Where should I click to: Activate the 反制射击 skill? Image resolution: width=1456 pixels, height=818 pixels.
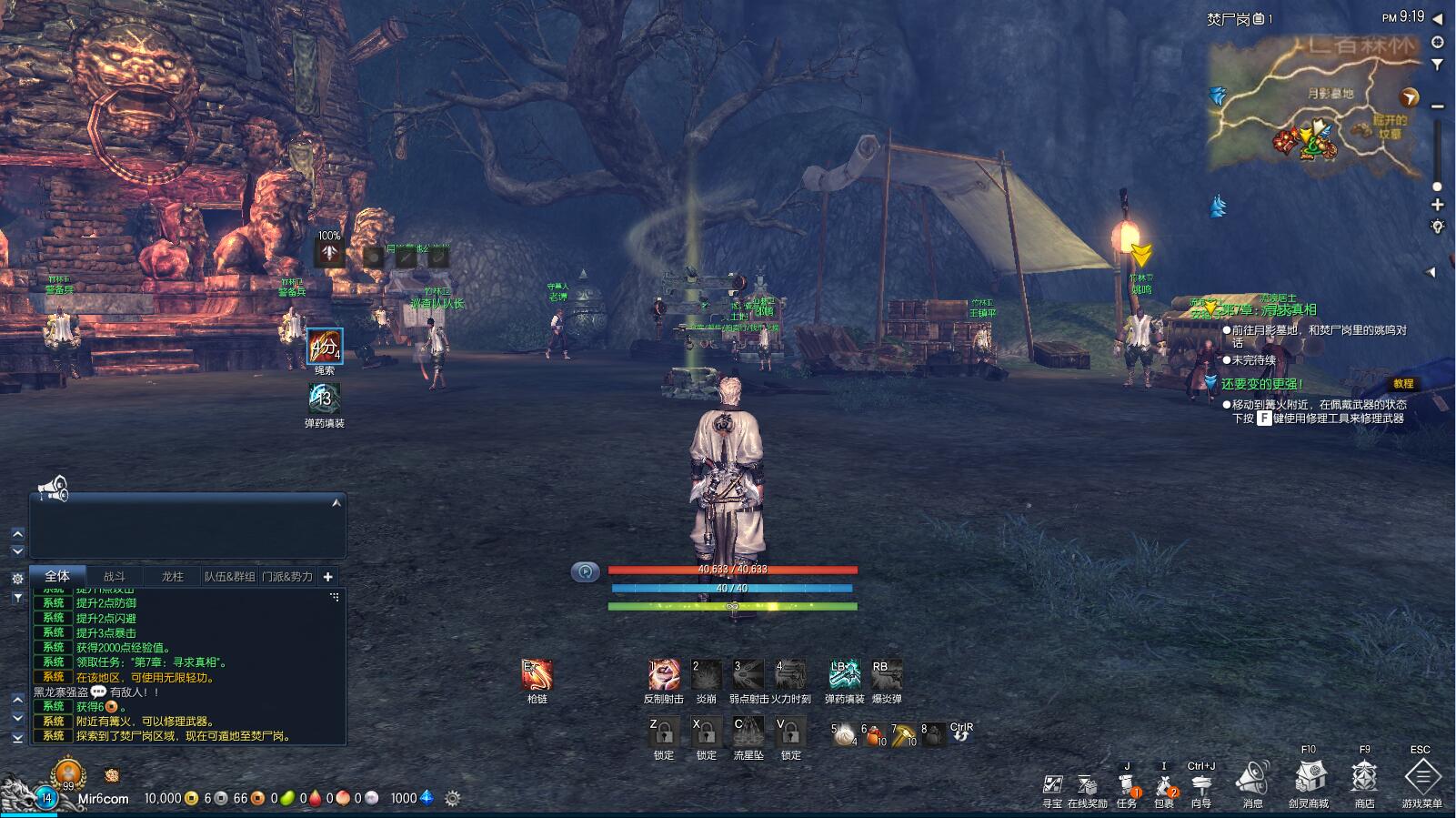pyautogui.click(x=664, y=675)
